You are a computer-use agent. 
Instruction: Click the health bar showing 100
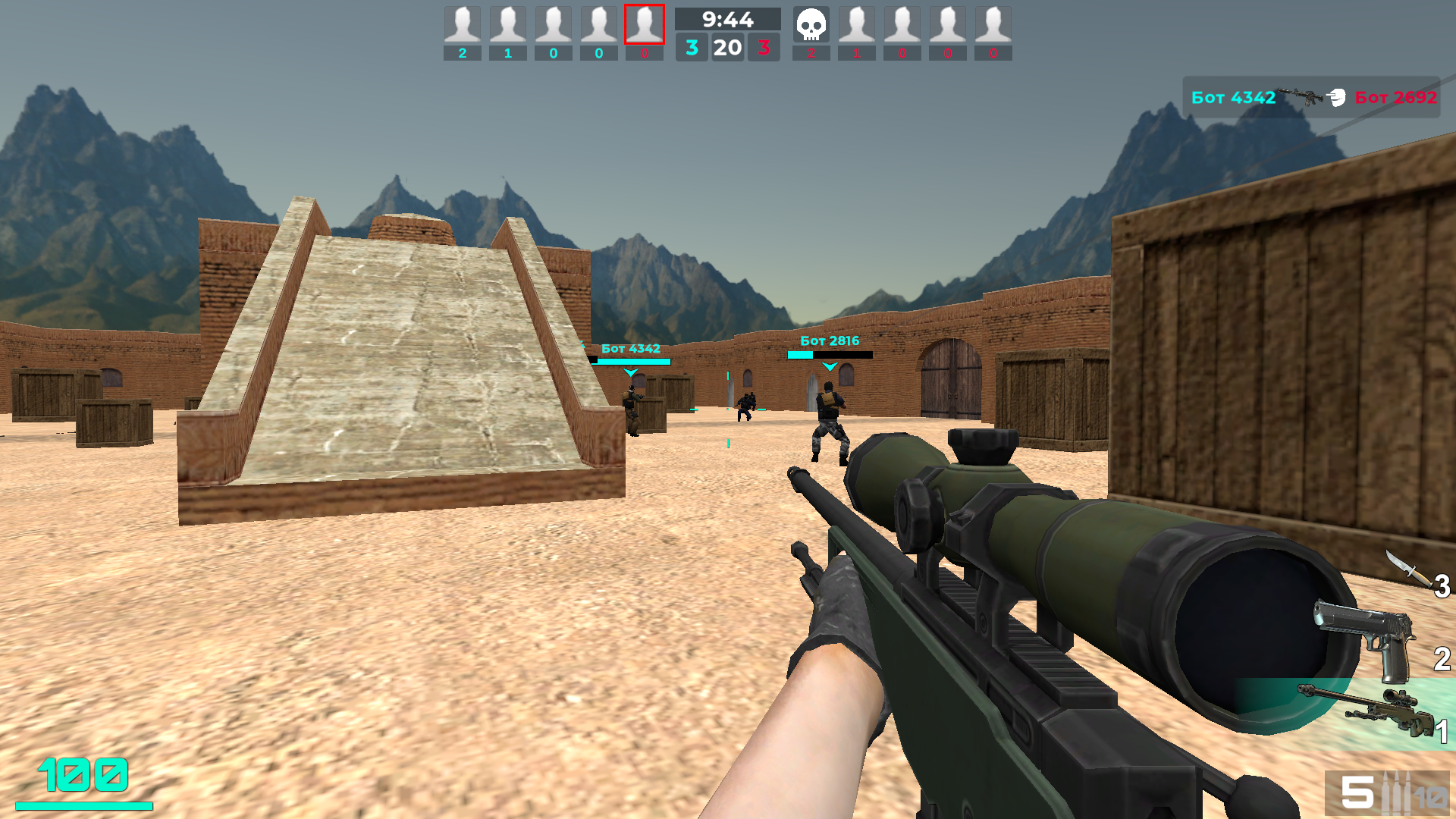(83, 776)
